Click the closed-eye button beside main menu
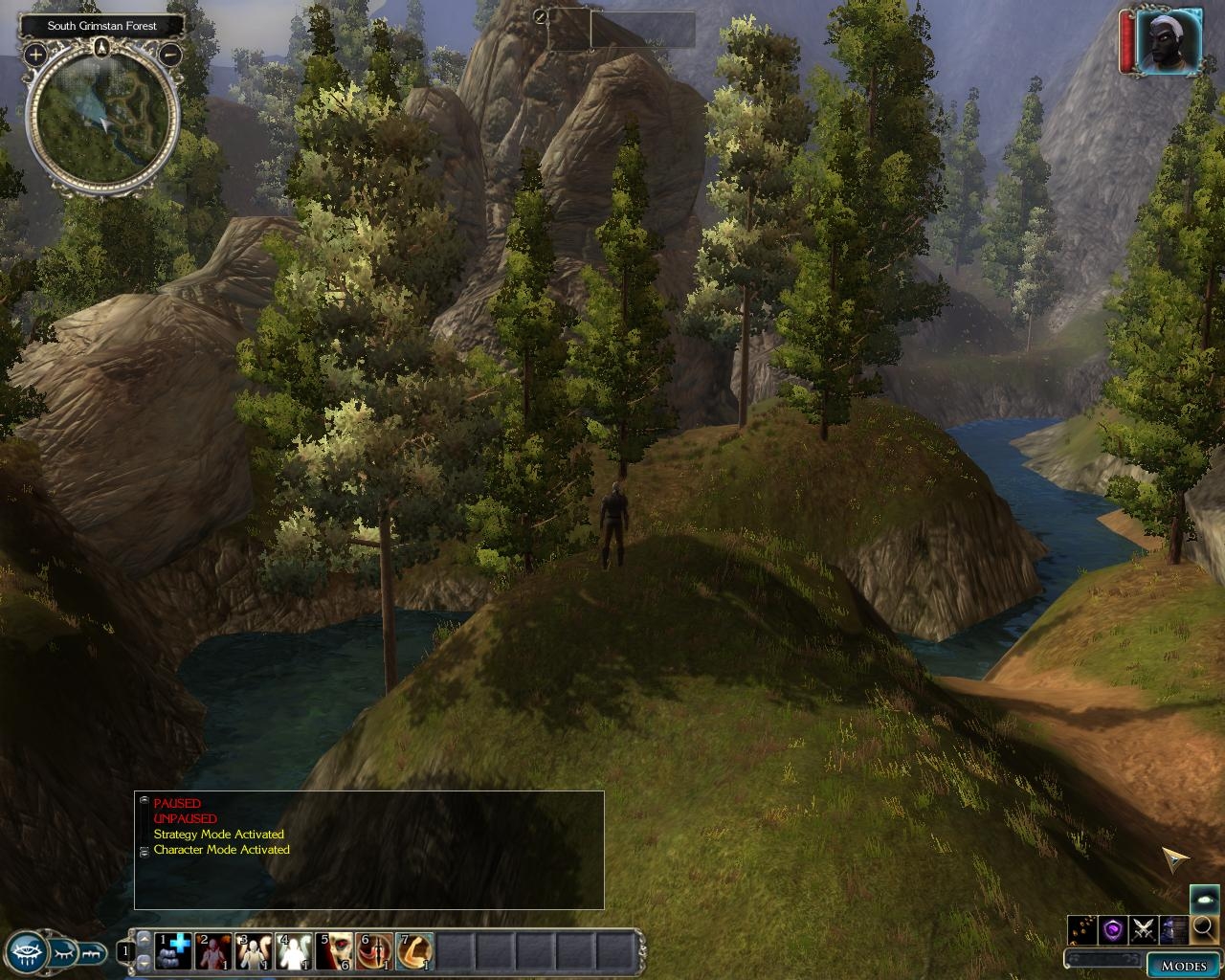The width and height of the screenshot is (1225, 980). pyautogui.click(x=63, y=952)
